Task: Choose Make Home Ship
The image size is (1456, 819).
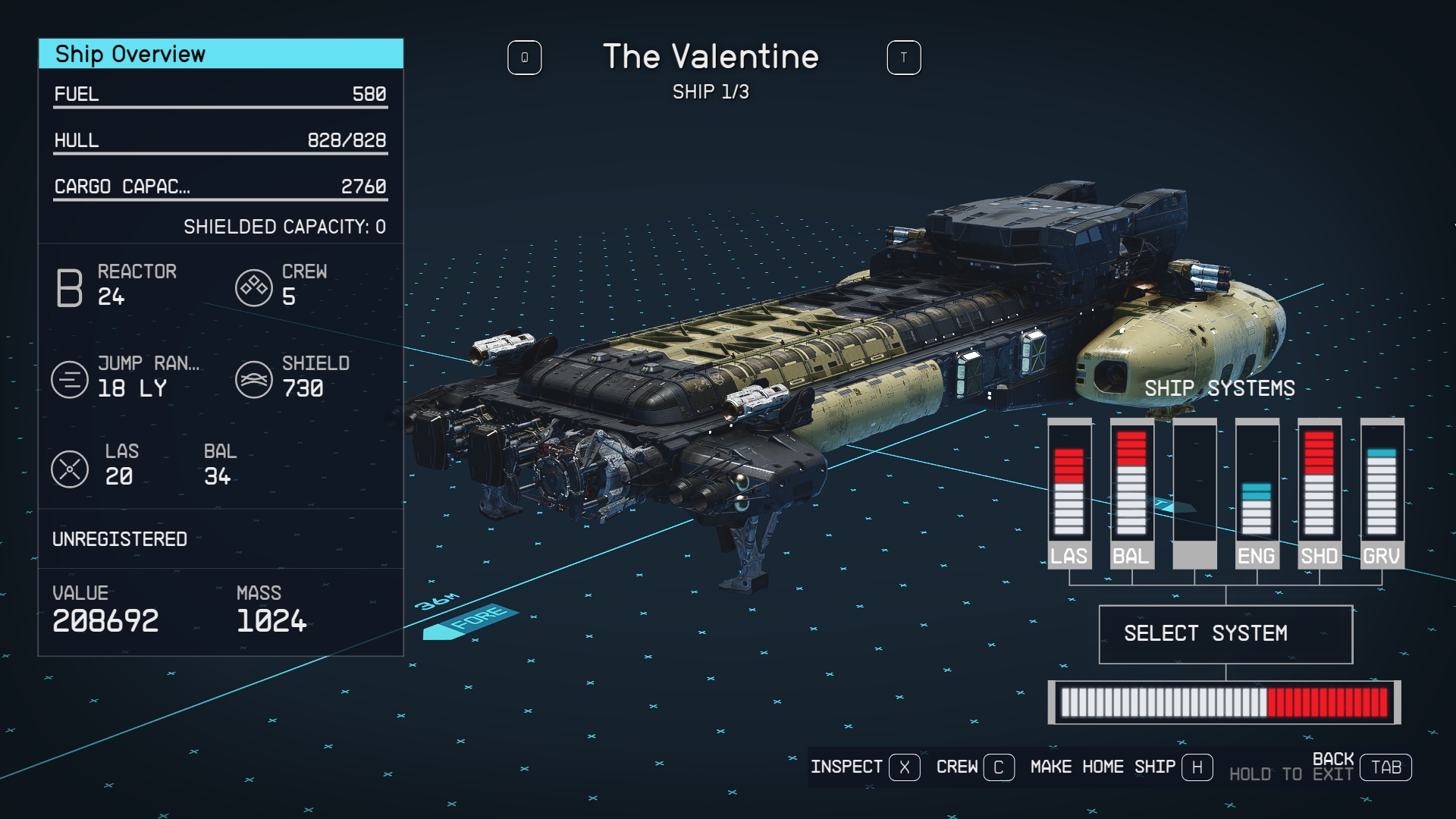Action: pos(1121,767)
